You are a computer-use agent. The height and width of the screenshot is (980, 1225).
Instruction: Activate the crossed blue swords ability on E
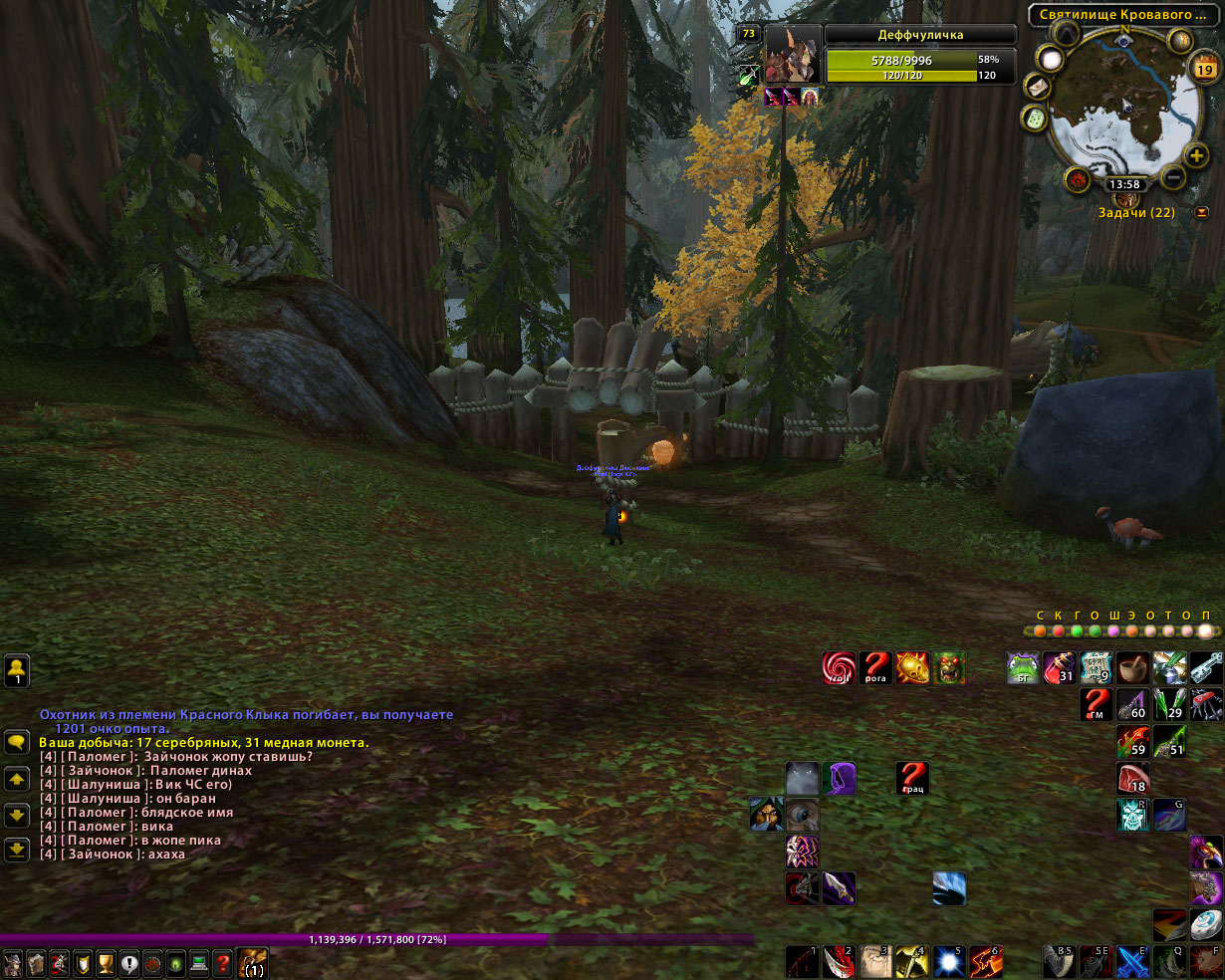(1132, 963)
